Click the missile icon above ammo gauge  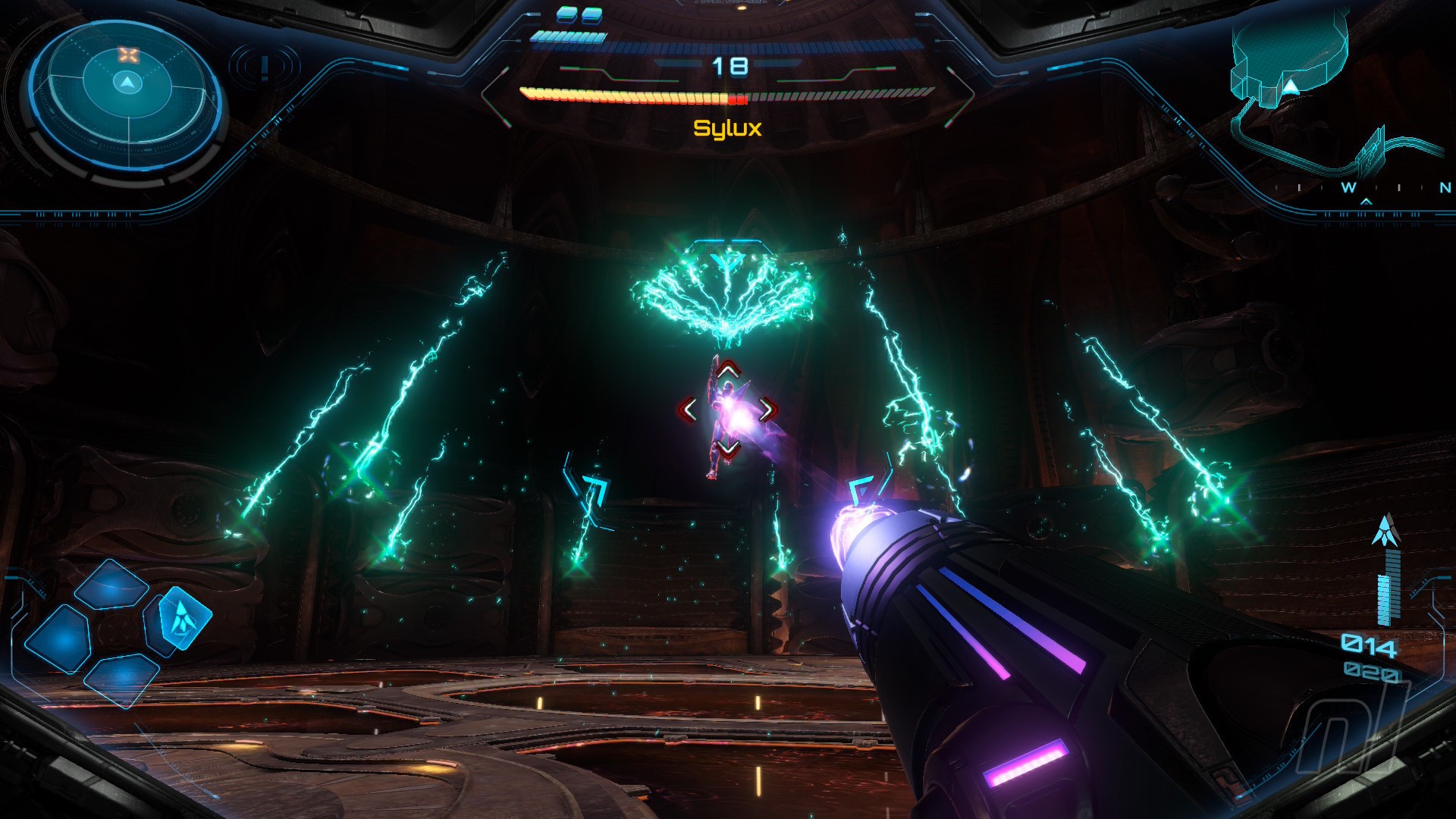pyautogui.click(x=1385, y=530)
